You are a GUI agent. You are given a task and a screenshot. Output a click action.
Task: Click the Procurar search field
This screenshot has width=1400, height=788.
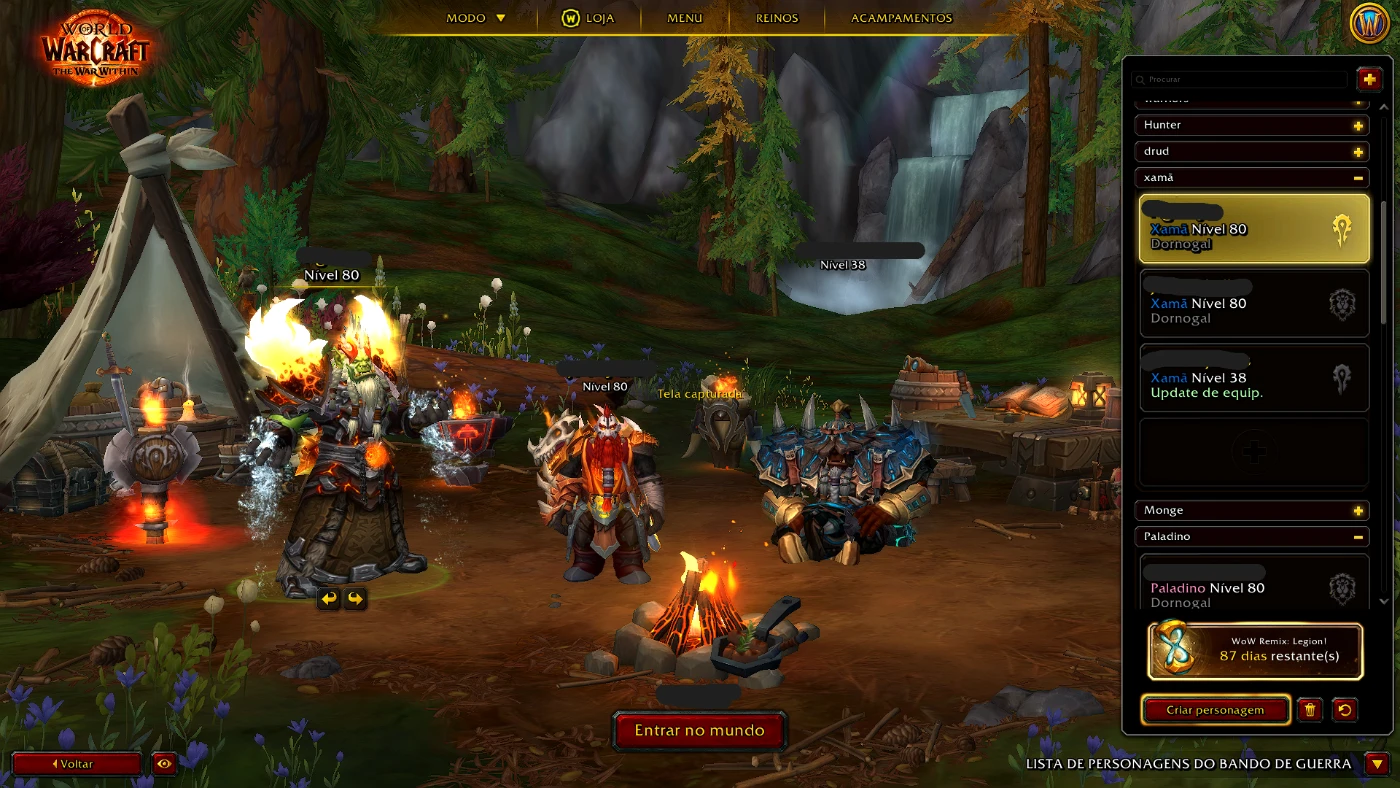pyautogui.click(x=1240, y=79)
